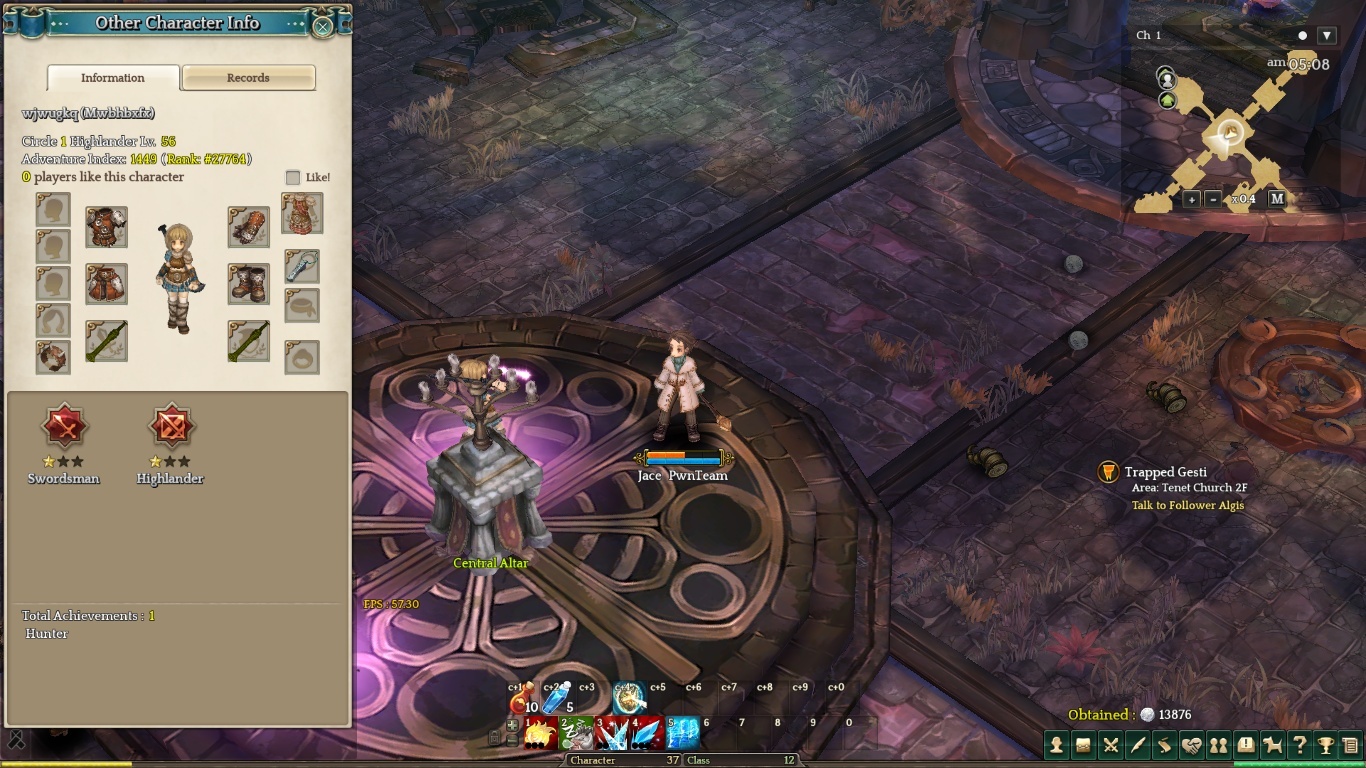
Task: Zoom out the minimap with minus button
Action: tap(1213, 199)
